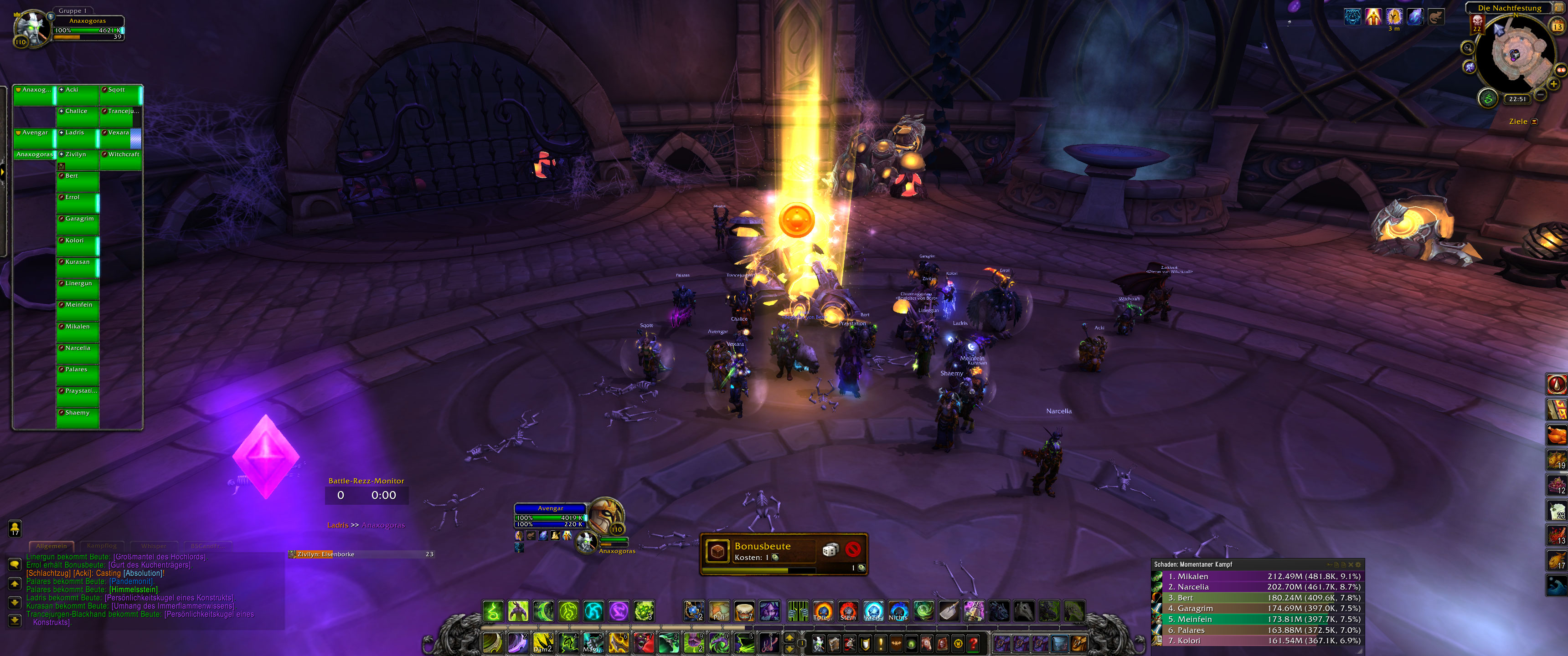Place the Stern raid marker

pyautogui.click(x=848, y=611)
